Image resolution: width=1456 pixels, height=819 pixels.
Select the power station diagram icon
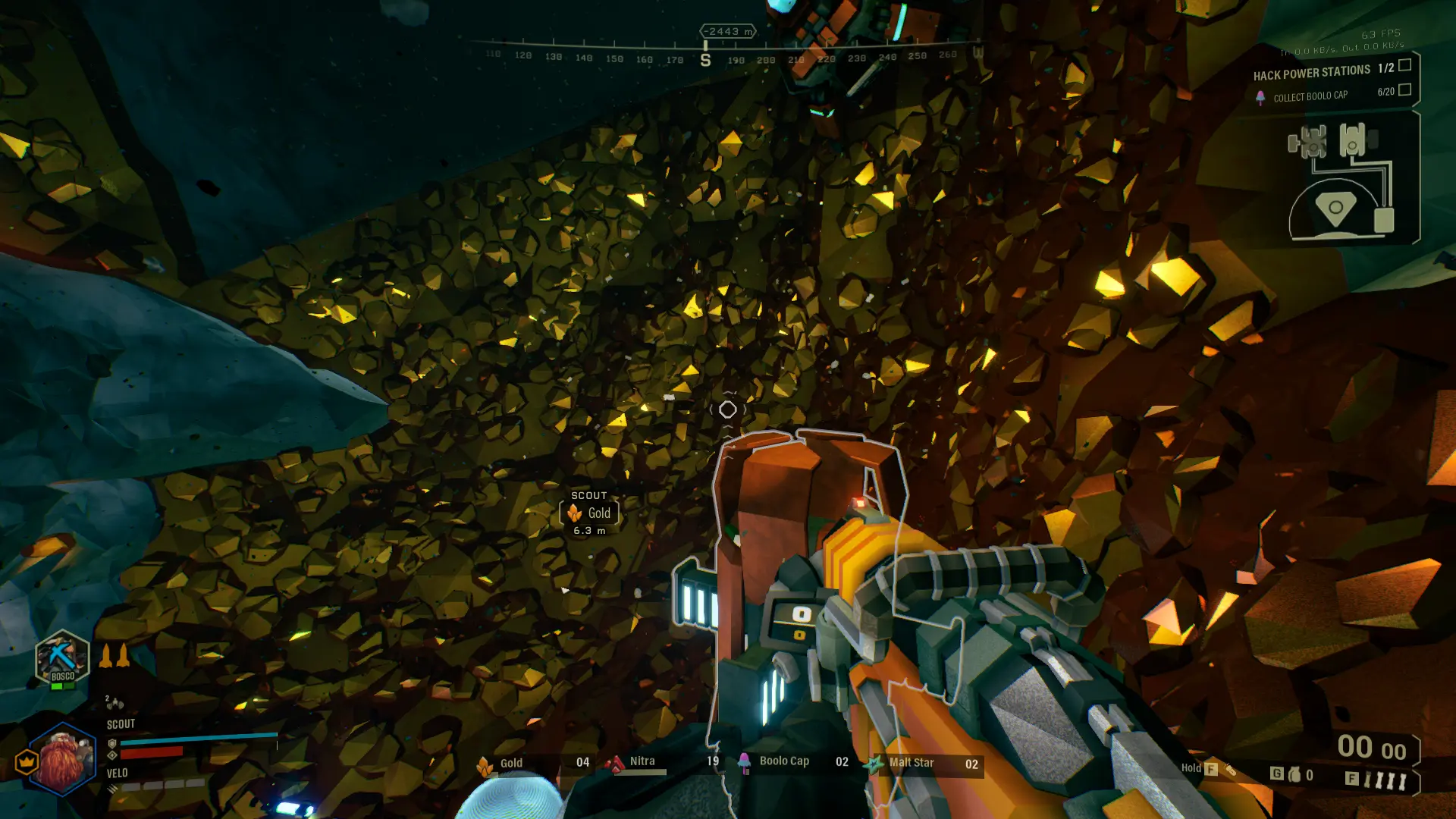coord(1340,180)
